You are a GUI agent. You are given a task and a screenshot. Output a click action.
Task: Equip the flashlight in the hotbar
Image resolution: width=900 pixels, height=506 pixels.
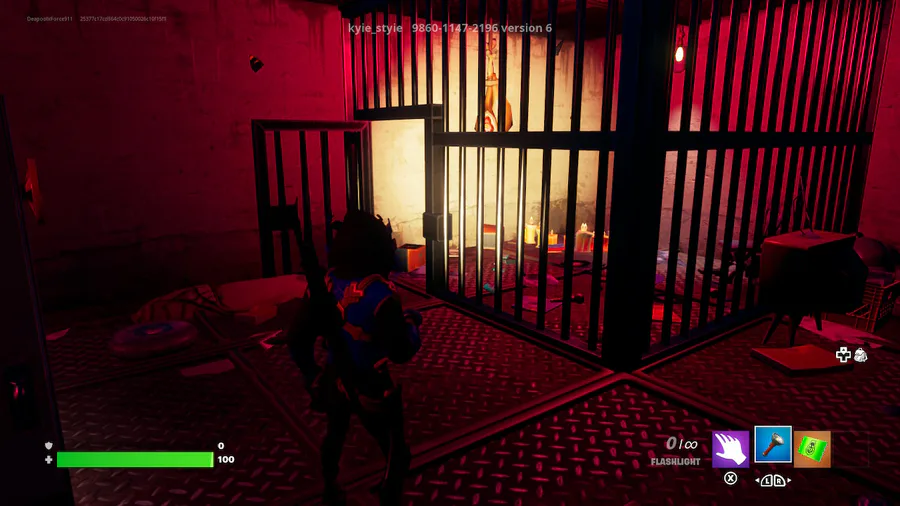click(773, 446)
